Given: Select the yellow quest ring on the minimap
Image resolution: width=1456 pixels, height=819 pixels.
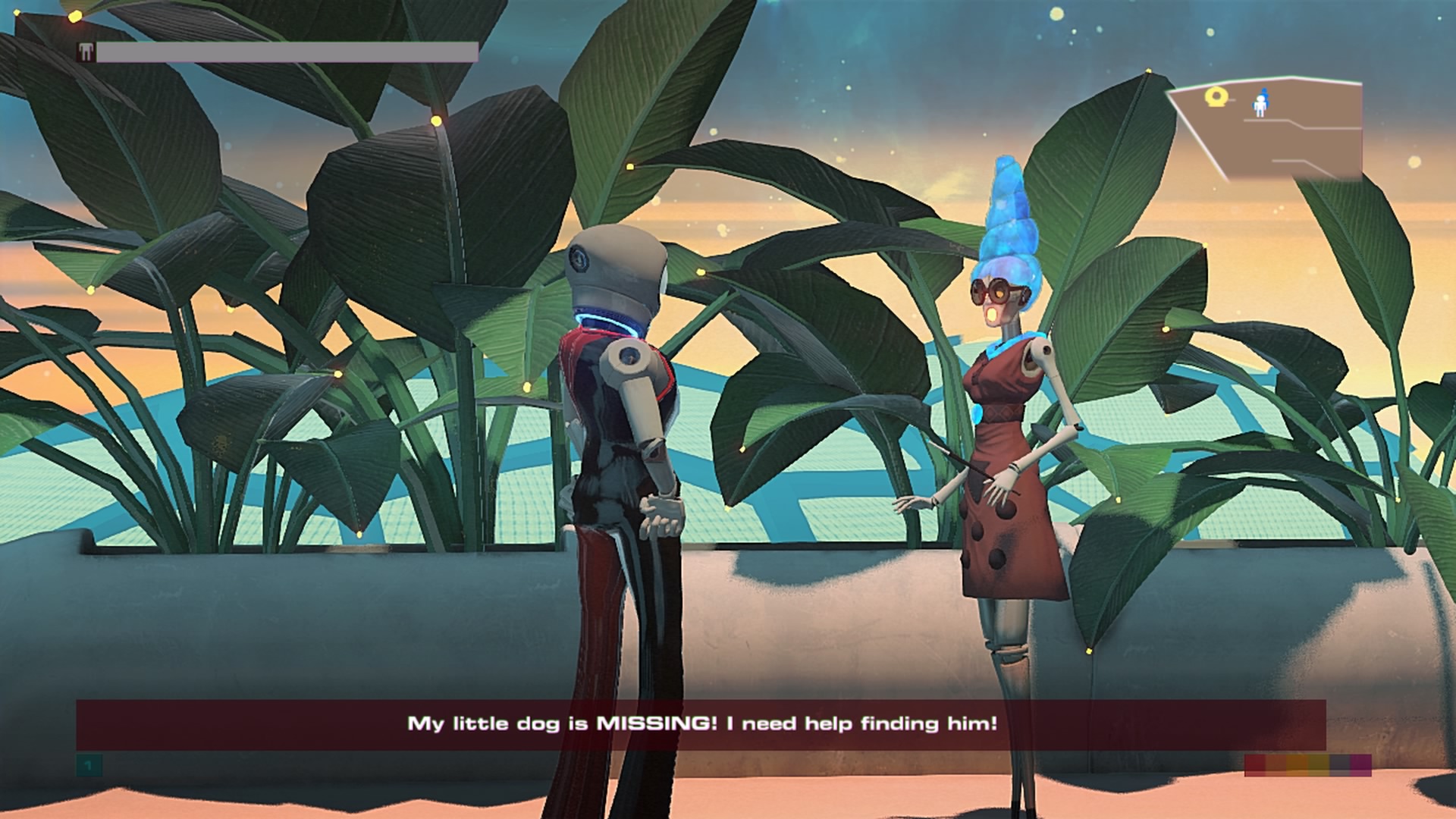Looking at the screenshot, I should [x=1215, y=96].
